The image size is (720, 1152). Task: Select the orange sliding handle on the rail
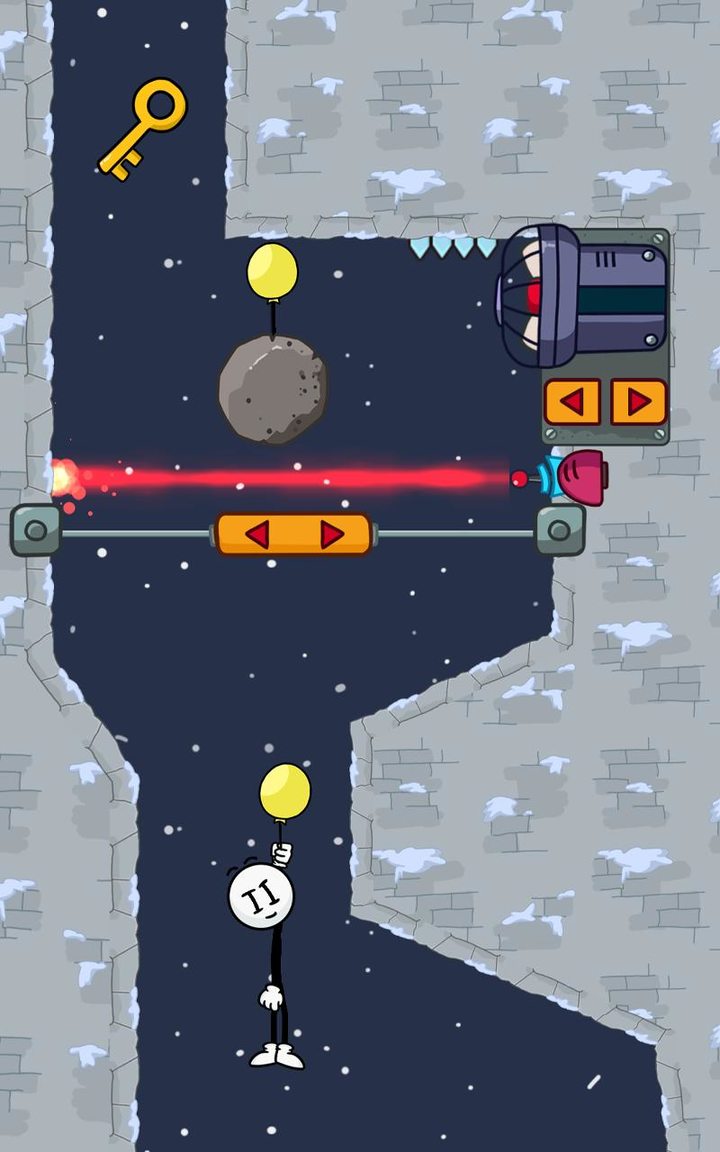point(293,535)
